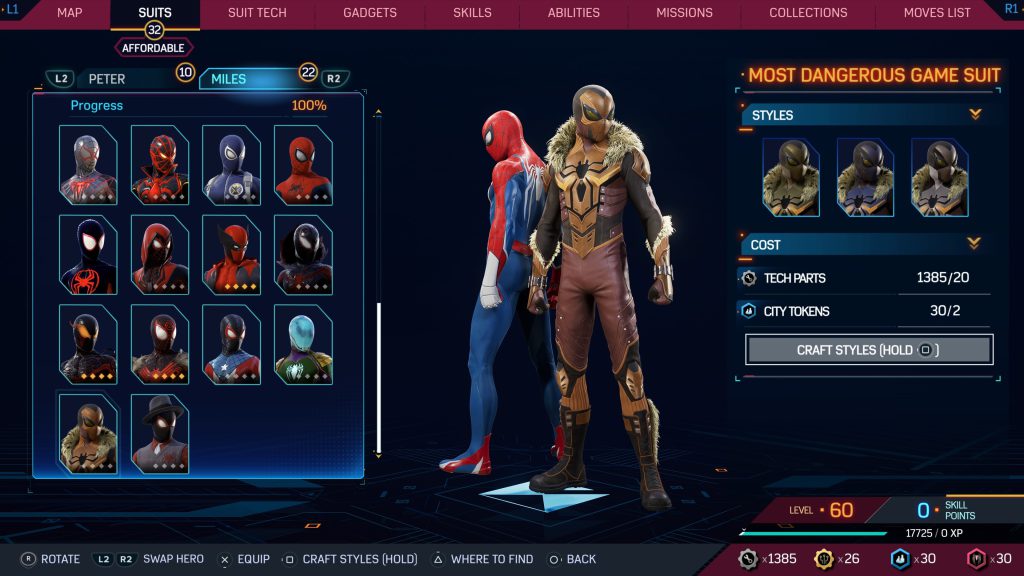Select the red hooded suit
Screen dimensions: 1024x576
click(x=160, y=255)
